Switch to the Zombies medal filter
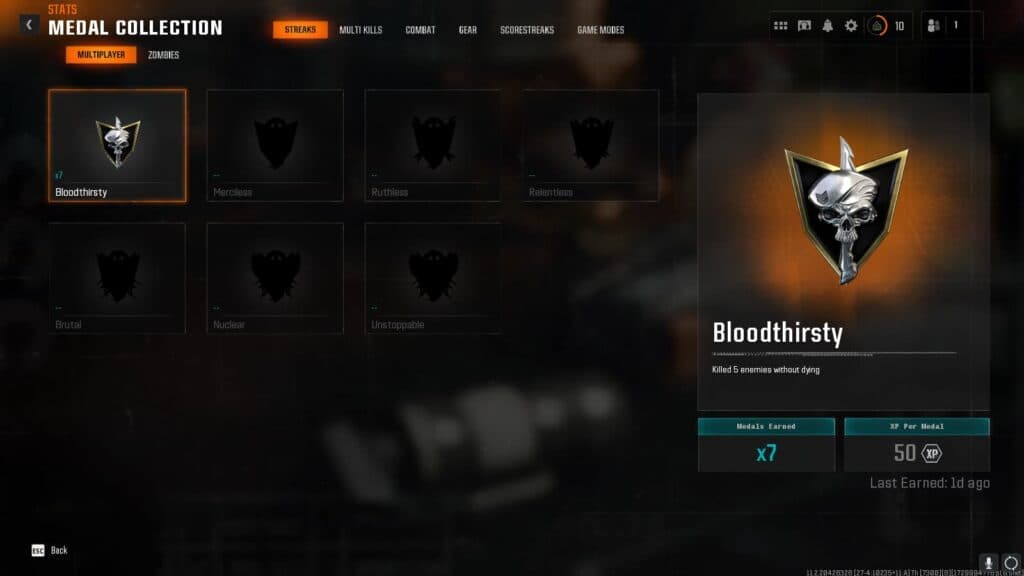This screenshot has height=576, width=1024. click(163, 55)
